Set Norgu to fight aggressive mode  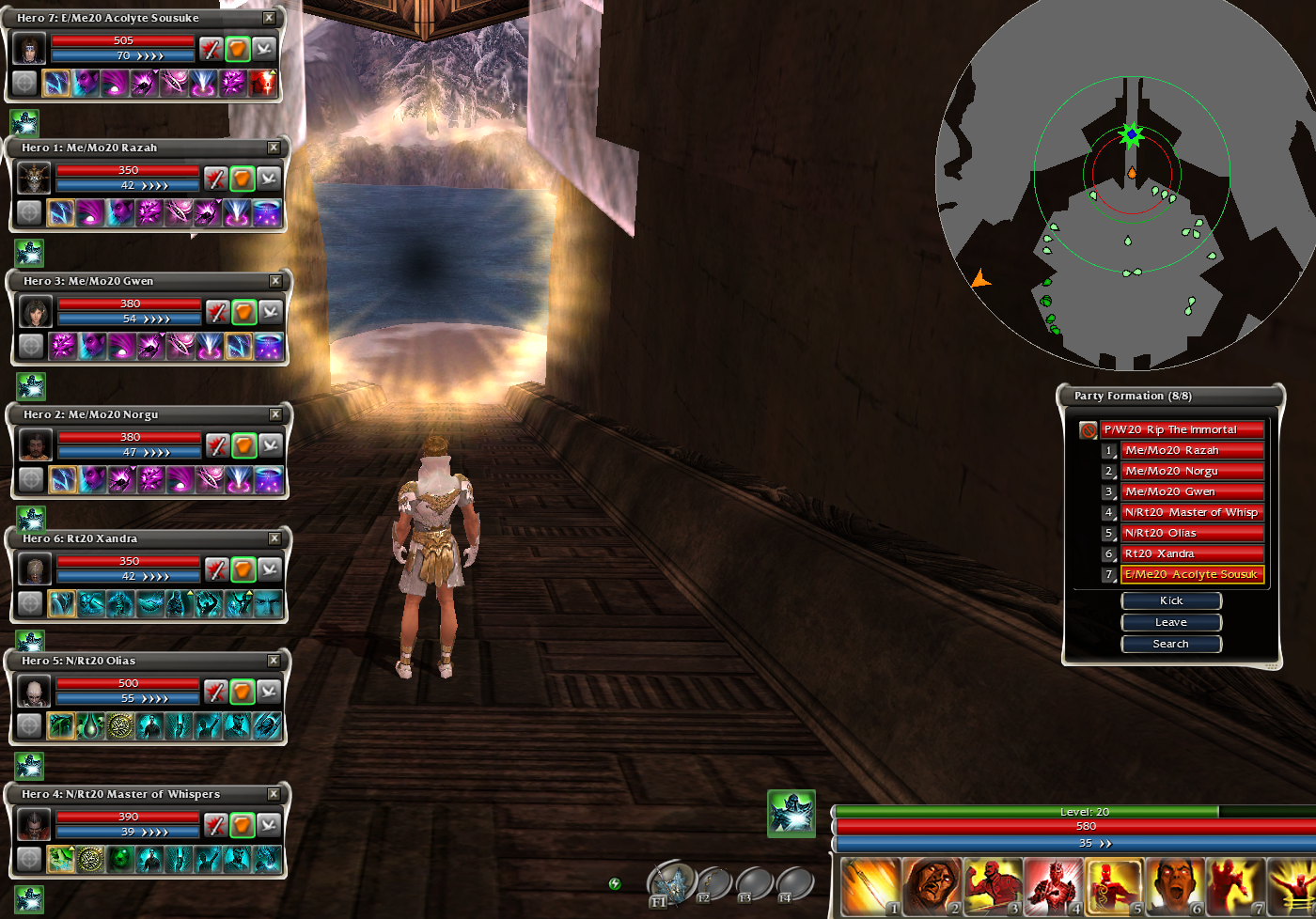tap(218, 444)
